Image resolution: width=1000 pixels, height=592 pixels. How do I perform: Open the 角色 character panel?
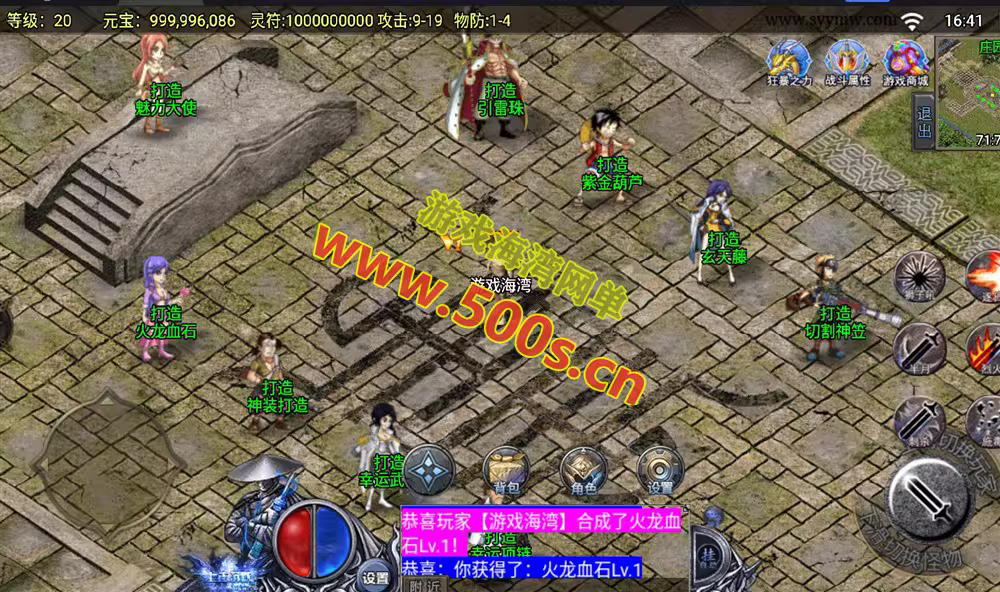(x=583, y=470)
